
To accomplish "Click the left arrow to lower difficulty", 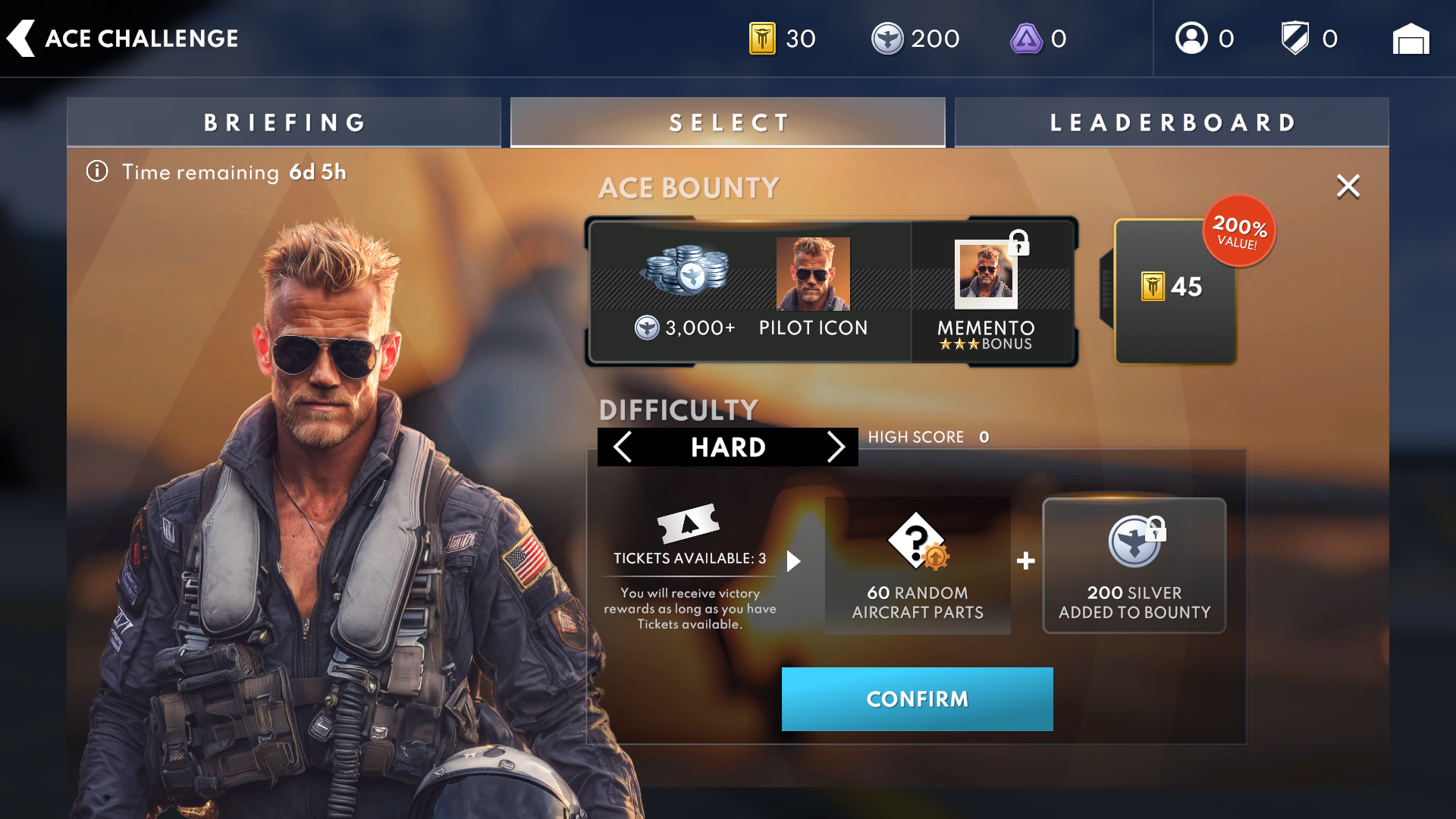I will point(622,447).
